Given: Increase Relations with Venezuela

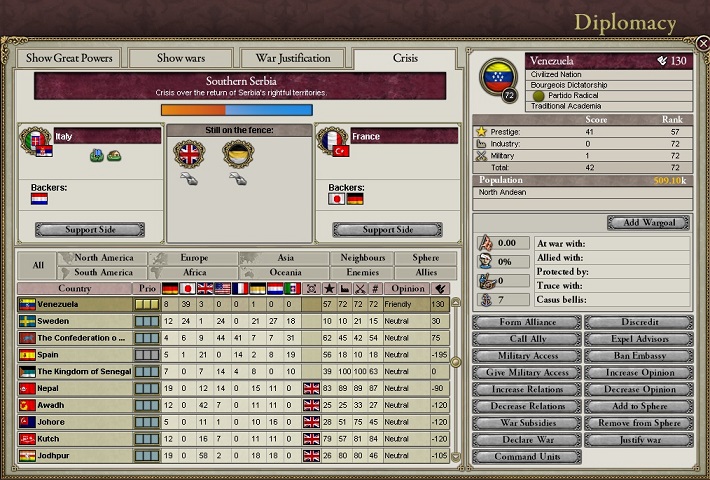Looking at the screenshot, I should click(526, 389).
